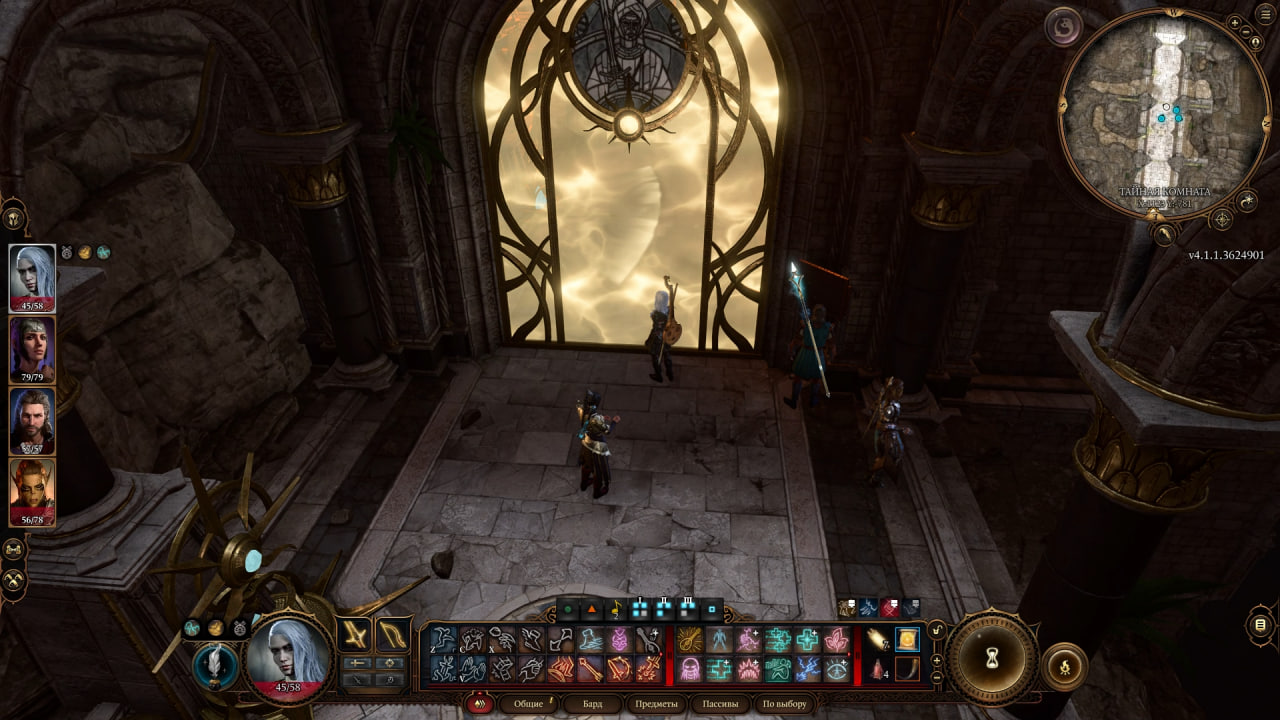Show the Предметы hotbar tab

tap(656, 704)
